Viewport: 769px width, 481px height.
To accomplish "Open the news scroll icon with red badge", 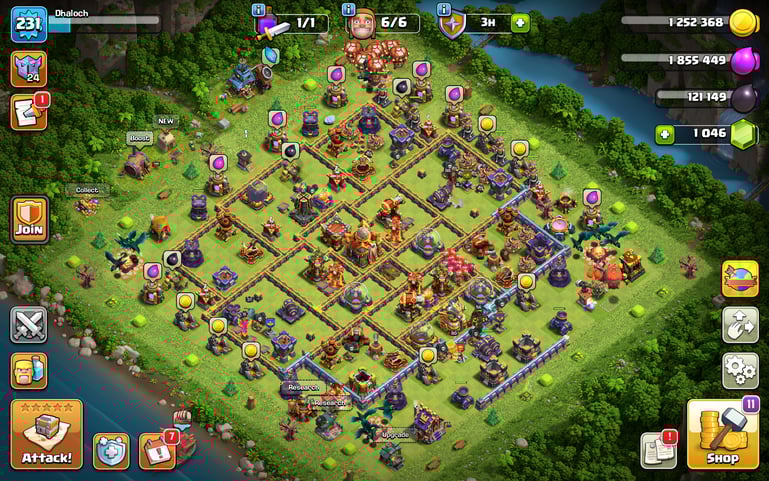I will pyautogui.click(x=28, y=112).
